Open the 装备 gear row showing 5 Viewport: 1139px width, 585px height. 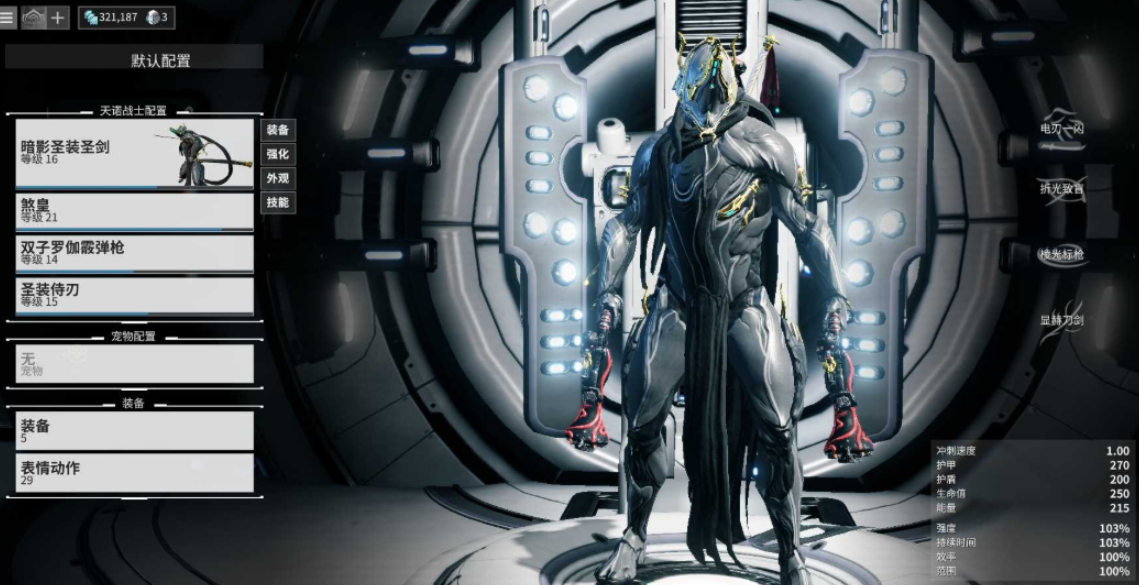click(x=134, y=430)
